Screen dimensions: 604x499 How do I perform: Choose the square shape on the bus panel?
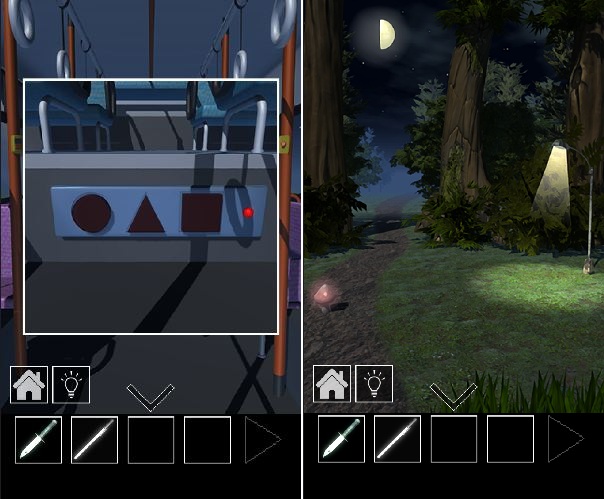pos(201,212)
